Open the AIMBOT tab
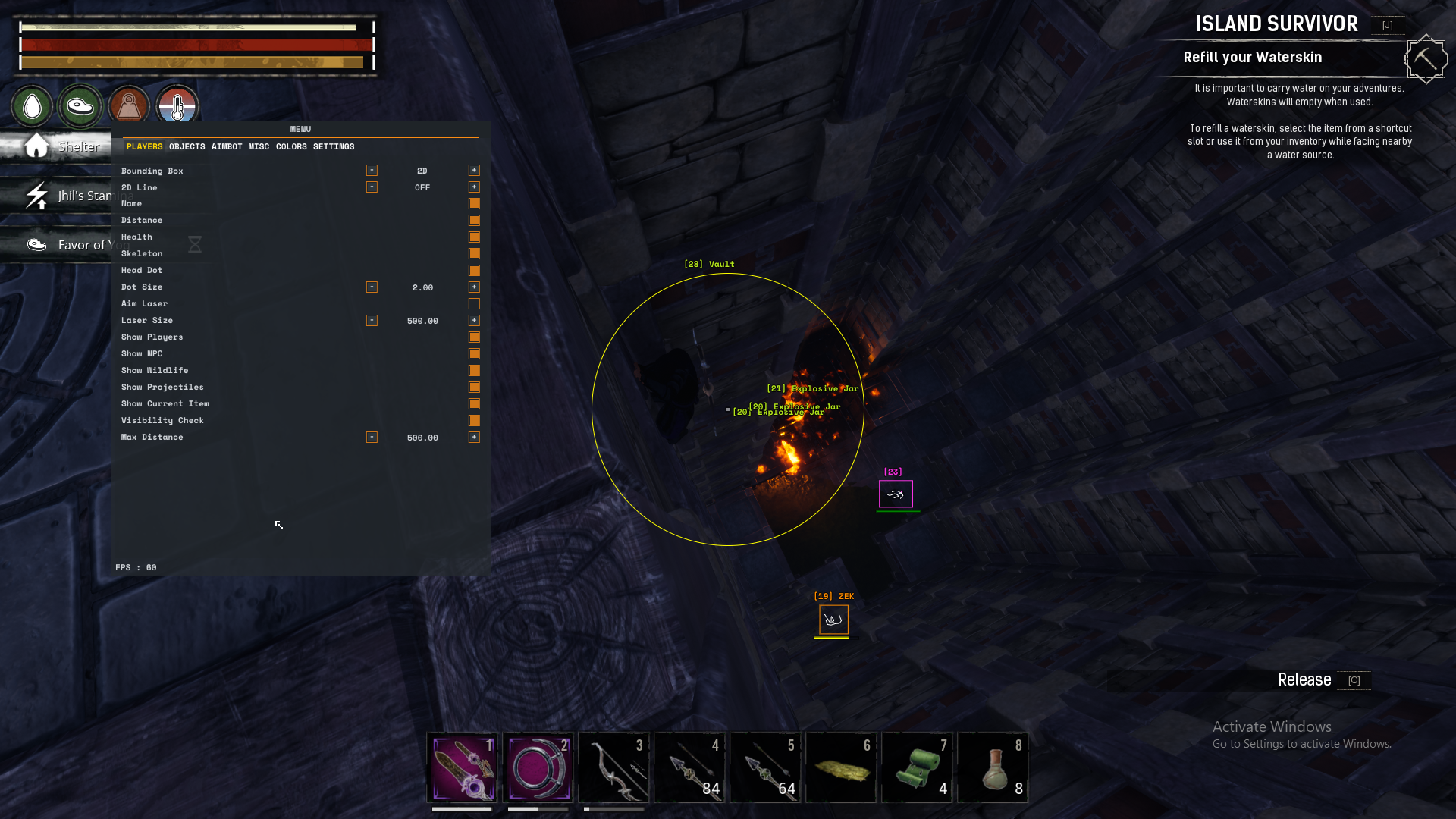The image size is (1456, 819). click(227, 146)
